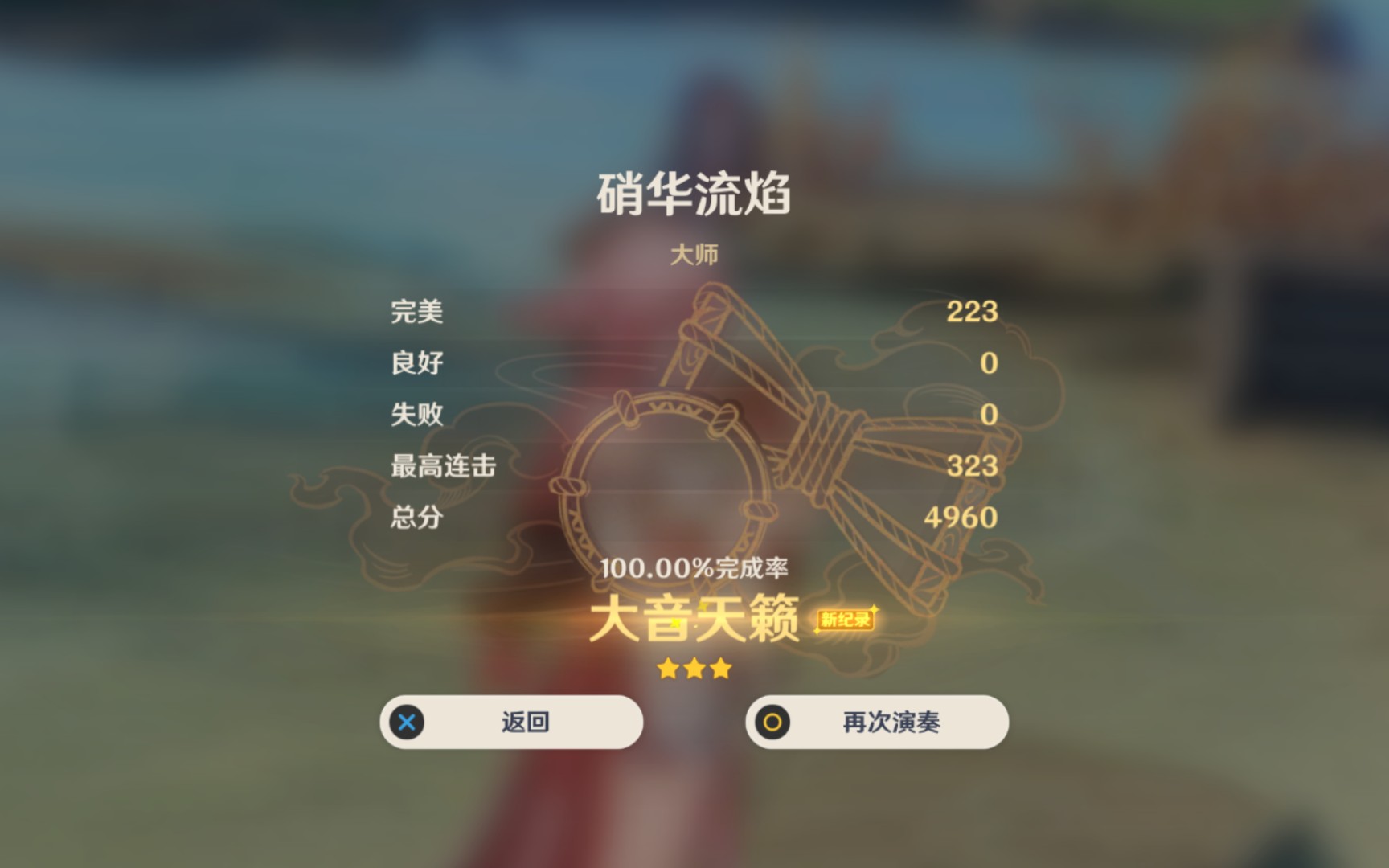Image resolution: width=1389 pixels, height=868 pixels.
Task: Open details on the 大师 difficulty label
Action: click(694, 253)
